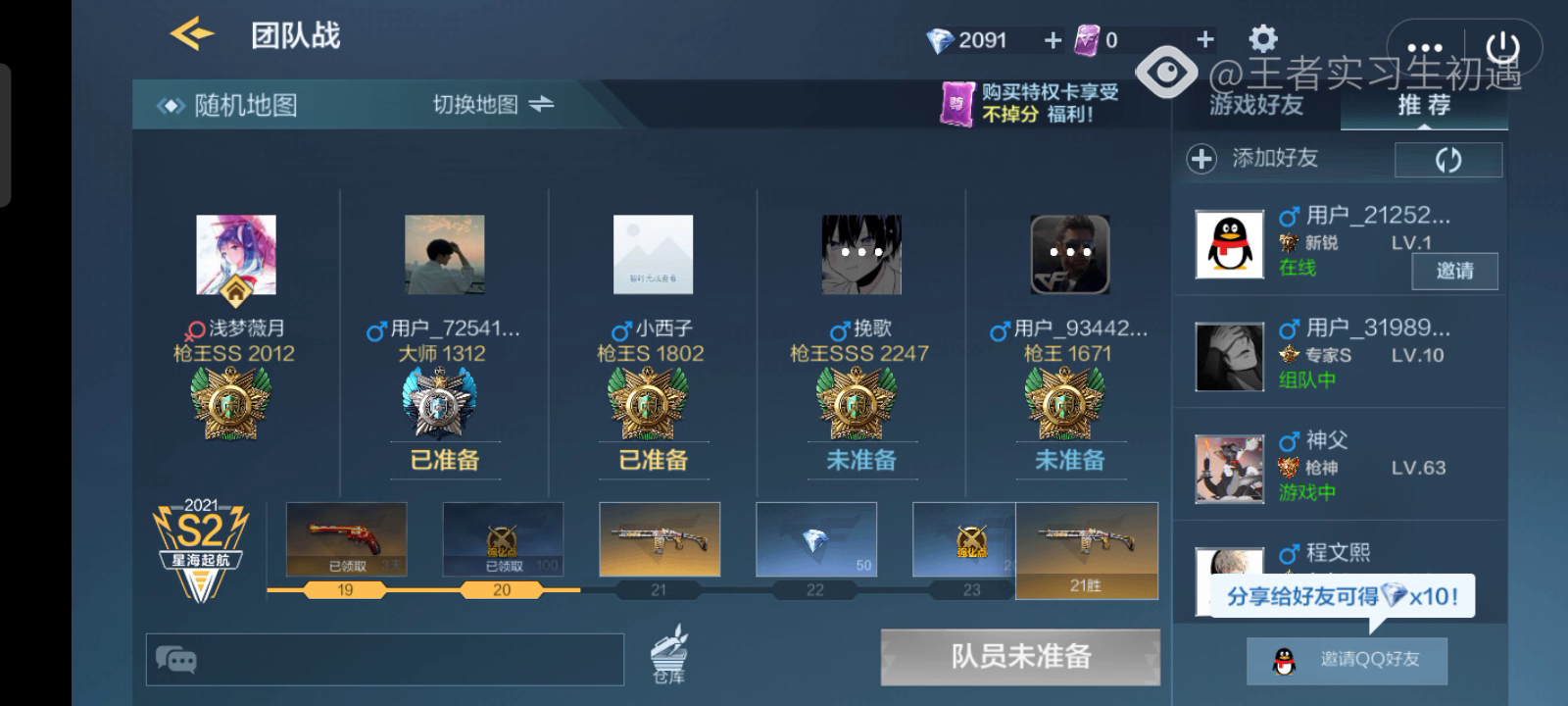This screenshot has height=706, width=1568.
Task: Select player 挽歌's avatar
Action: click(x=860, y=255)
